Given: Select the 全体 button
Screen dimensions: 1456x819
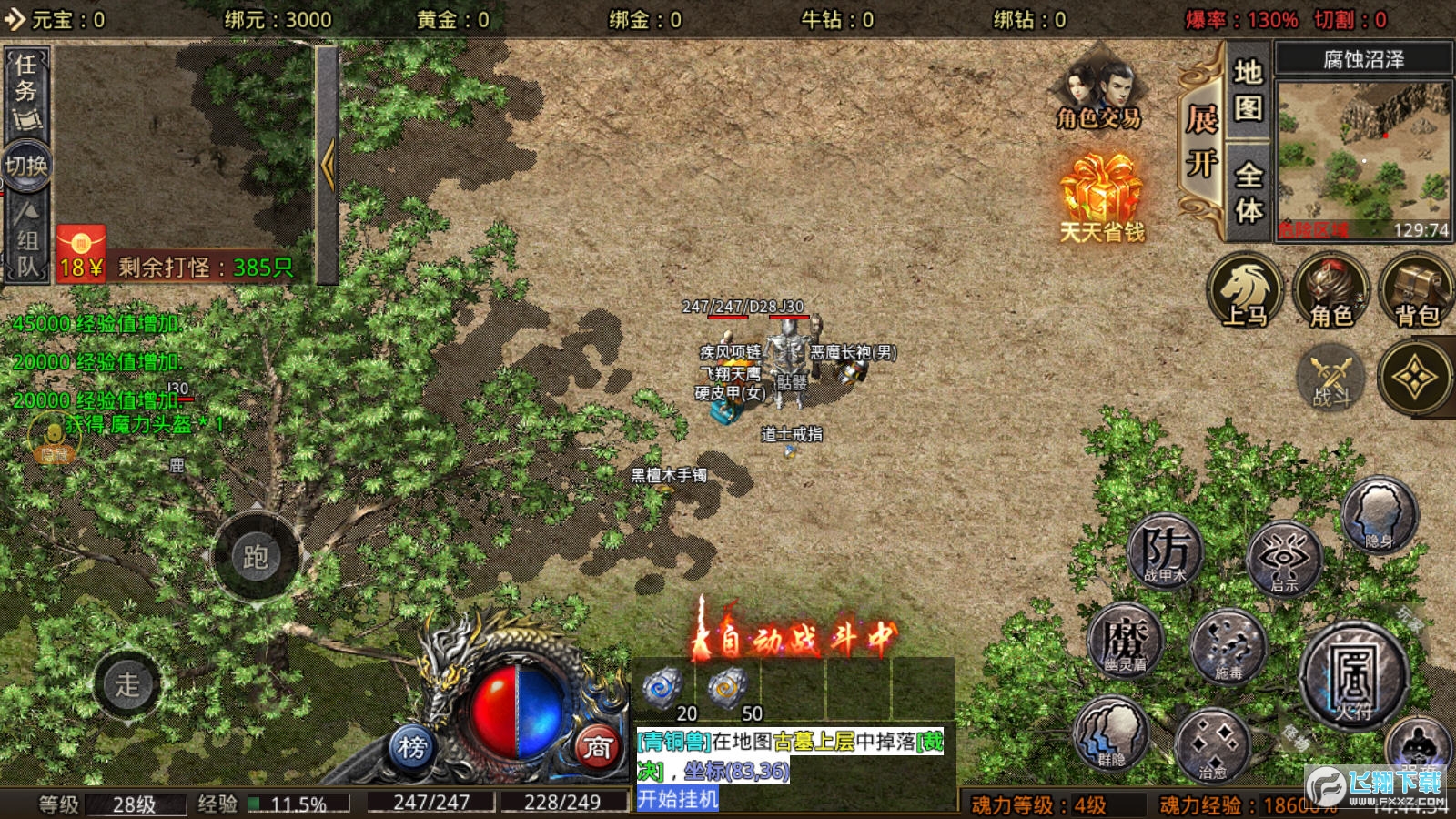Looking at the screenshot, I should tap(1248, 192).
